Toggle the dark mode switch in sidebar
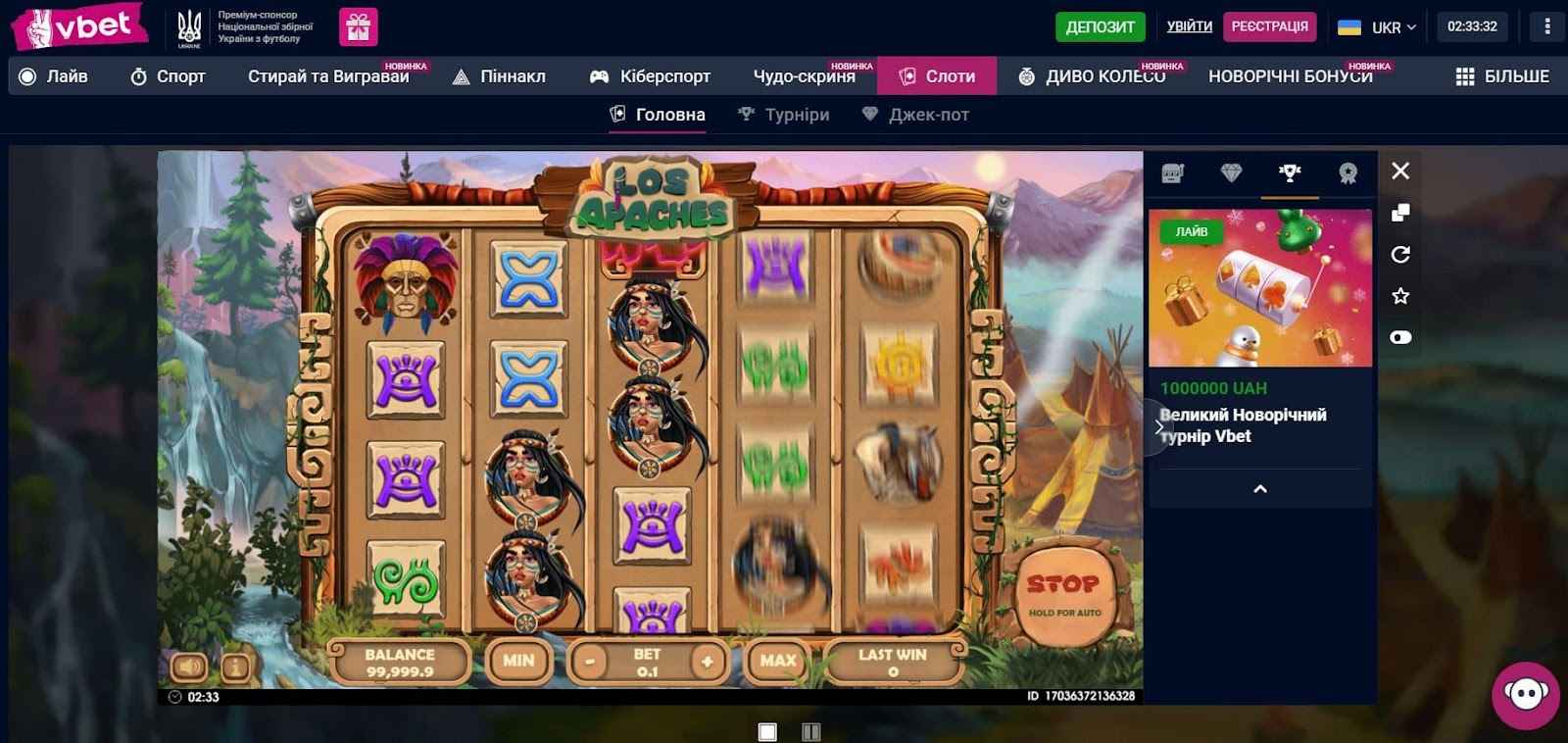 pos(1400,336)
